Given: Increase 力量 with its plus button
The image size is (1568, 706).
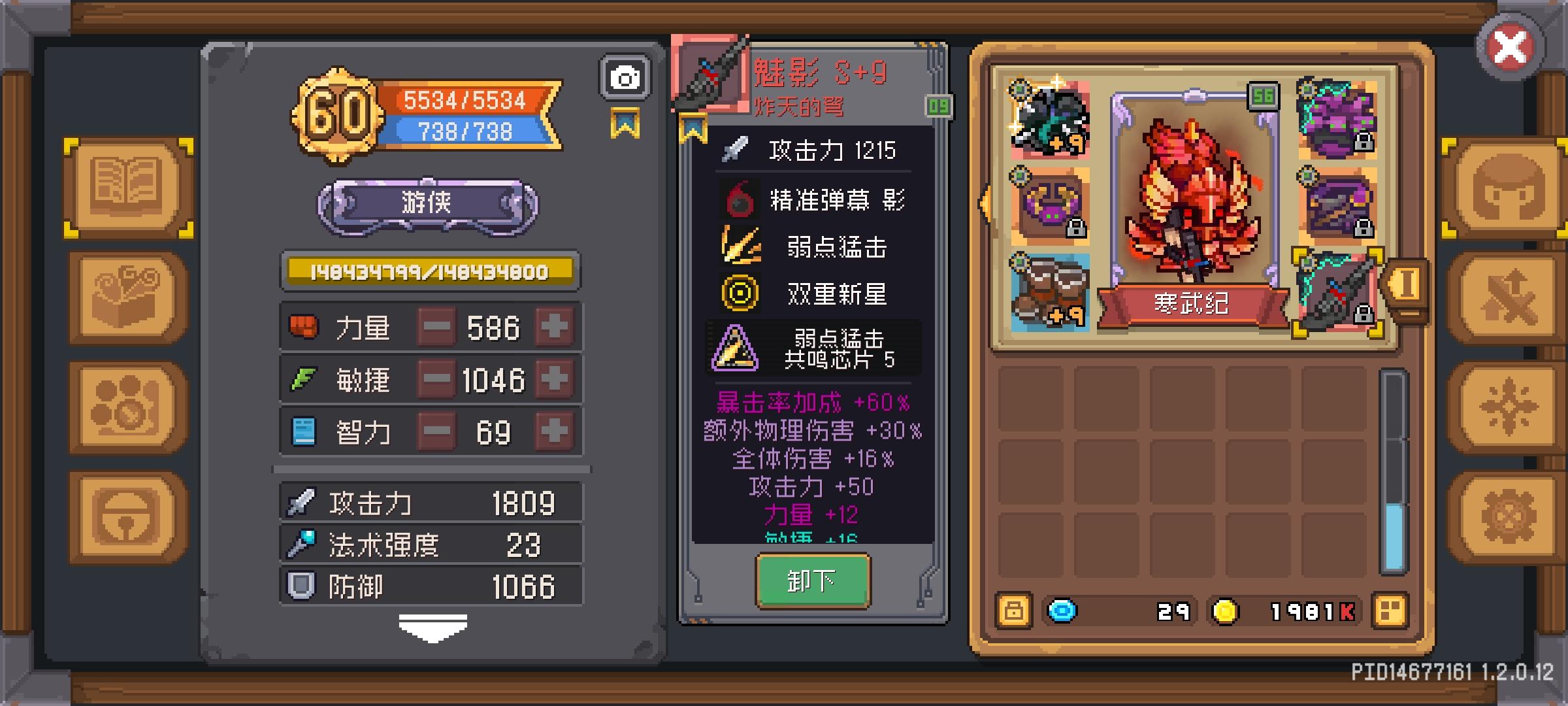Looking at the screenshot, I should [x=553, y=328].
